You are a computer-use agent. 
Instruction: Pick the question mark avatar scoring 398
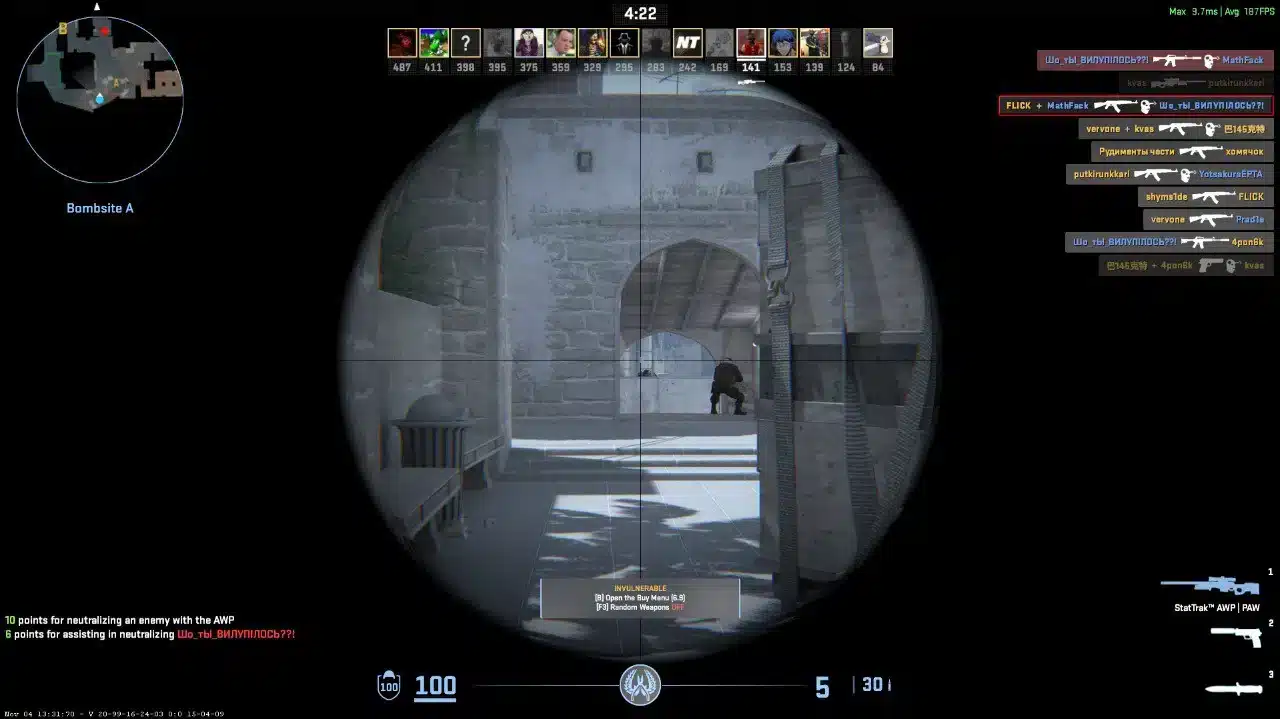465,43
